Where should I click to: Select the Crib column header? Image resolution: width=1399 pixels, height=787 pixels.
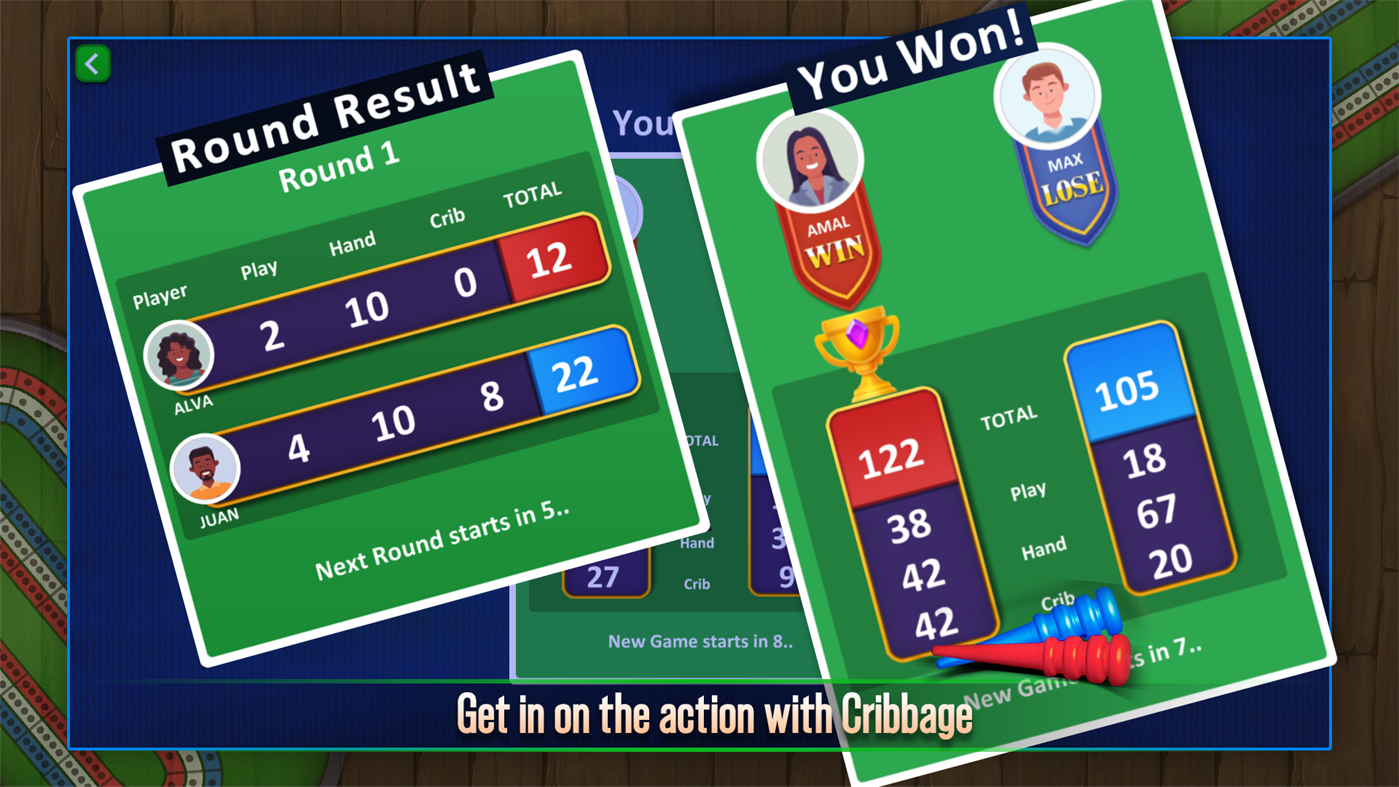(447, 216)
